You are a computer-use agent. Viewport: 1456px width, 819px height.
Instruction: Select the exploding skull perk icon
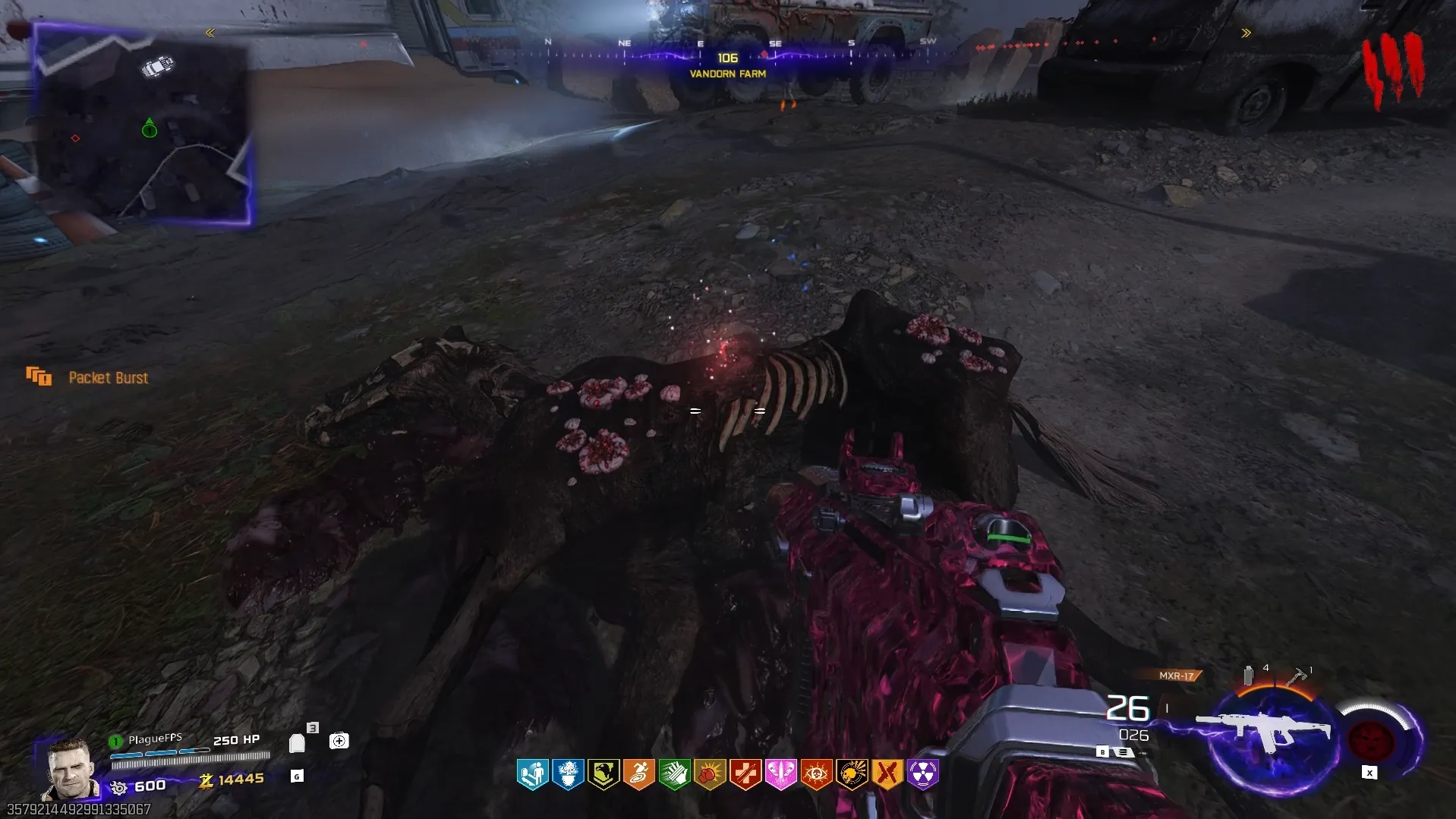tap(852, 774)
